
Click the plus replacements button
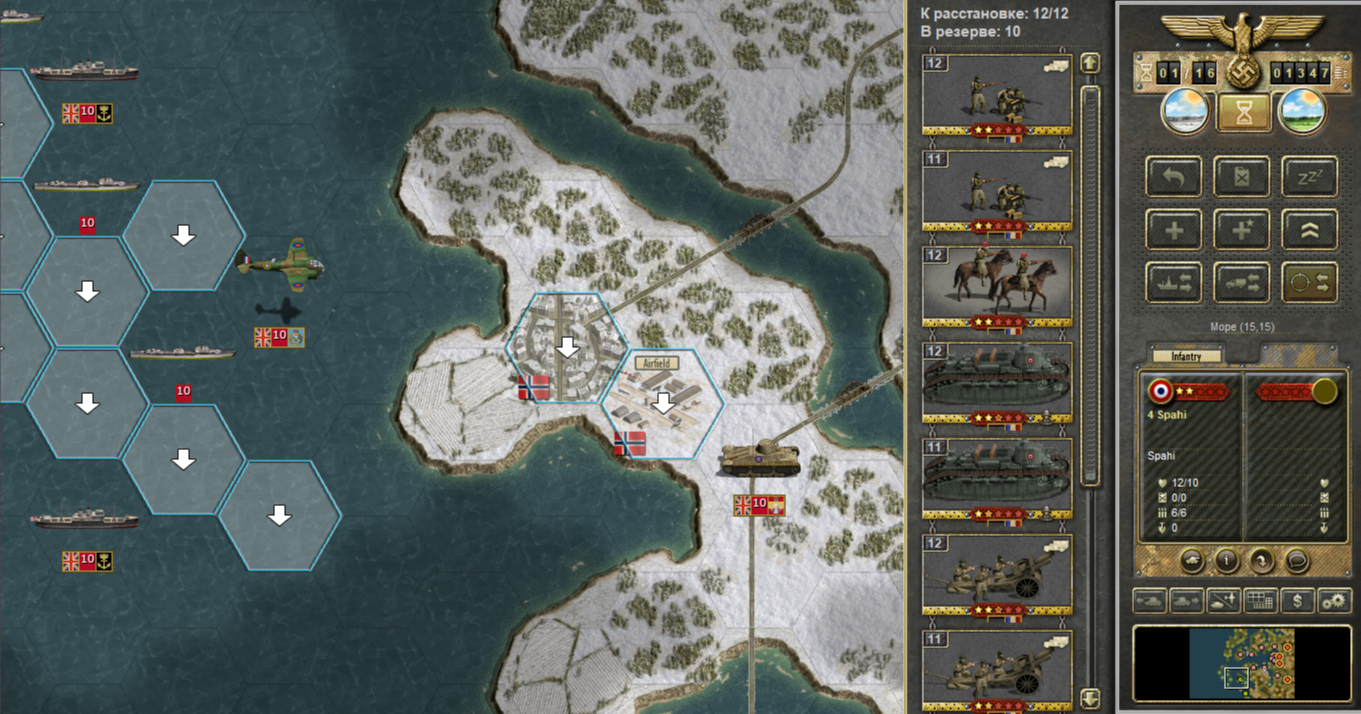pyautogui.click(x=1174, y=231)
